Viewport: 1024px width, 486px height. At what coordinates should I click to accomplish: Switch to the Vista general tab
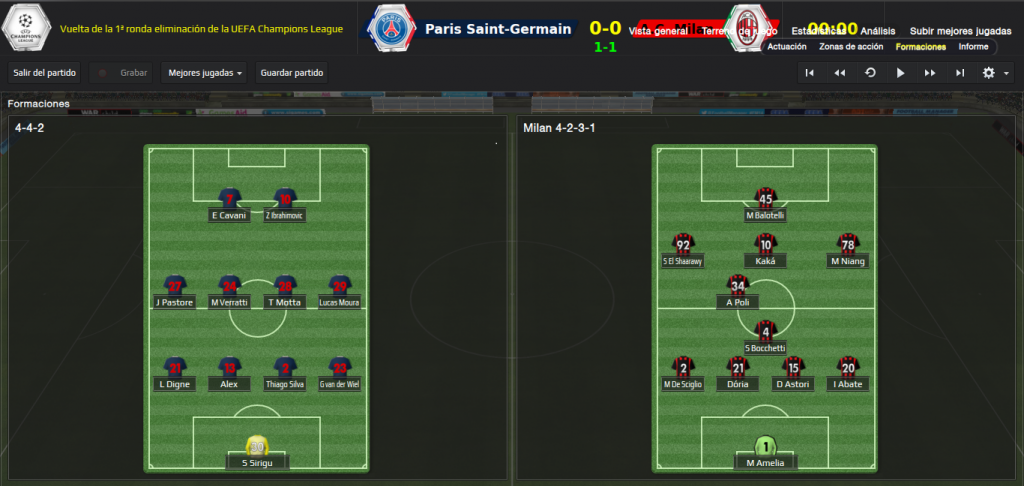click(x=657, y=32)
